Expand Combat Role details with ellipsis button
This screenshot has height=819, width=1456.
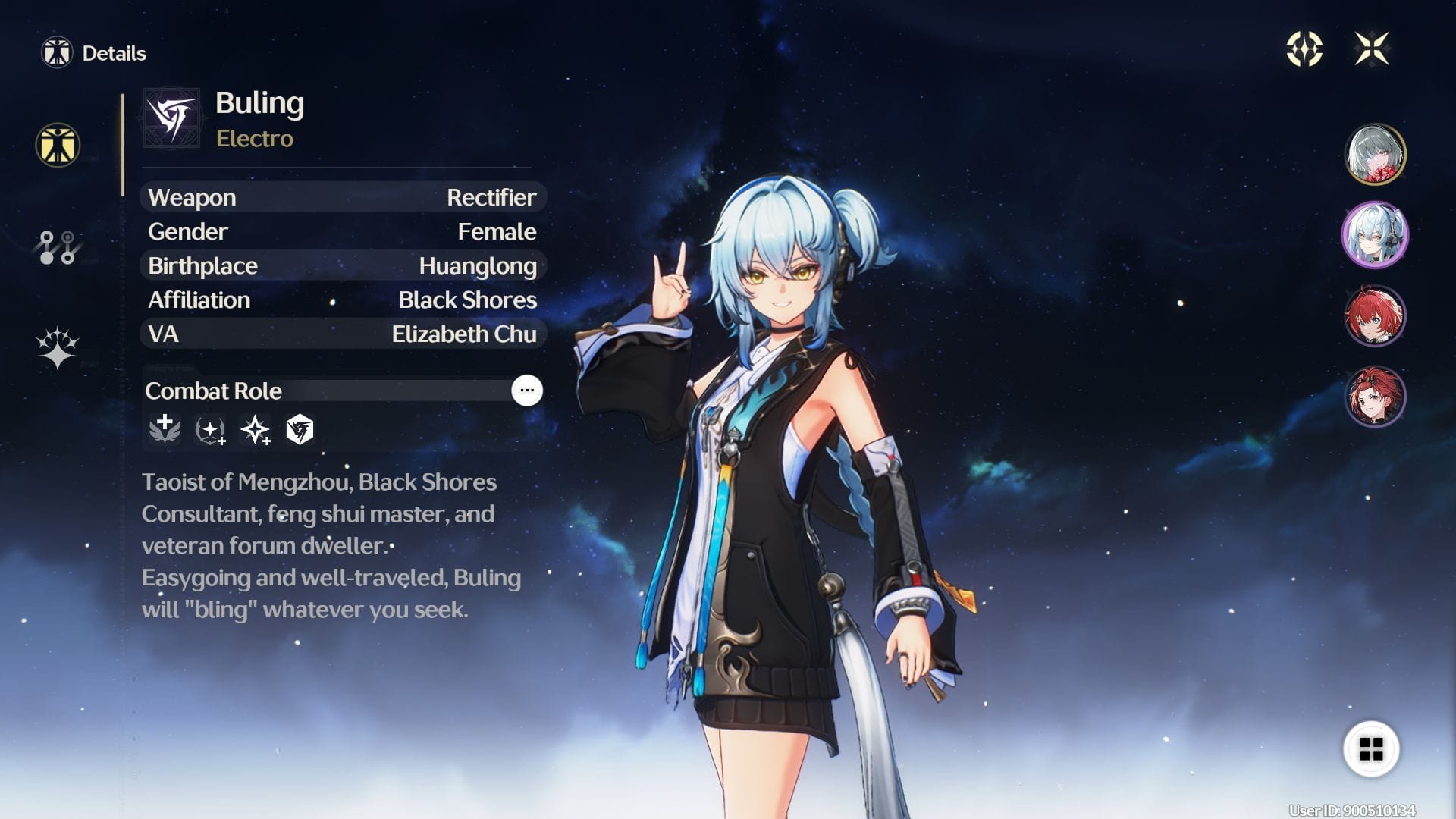[x=527, y=391]
